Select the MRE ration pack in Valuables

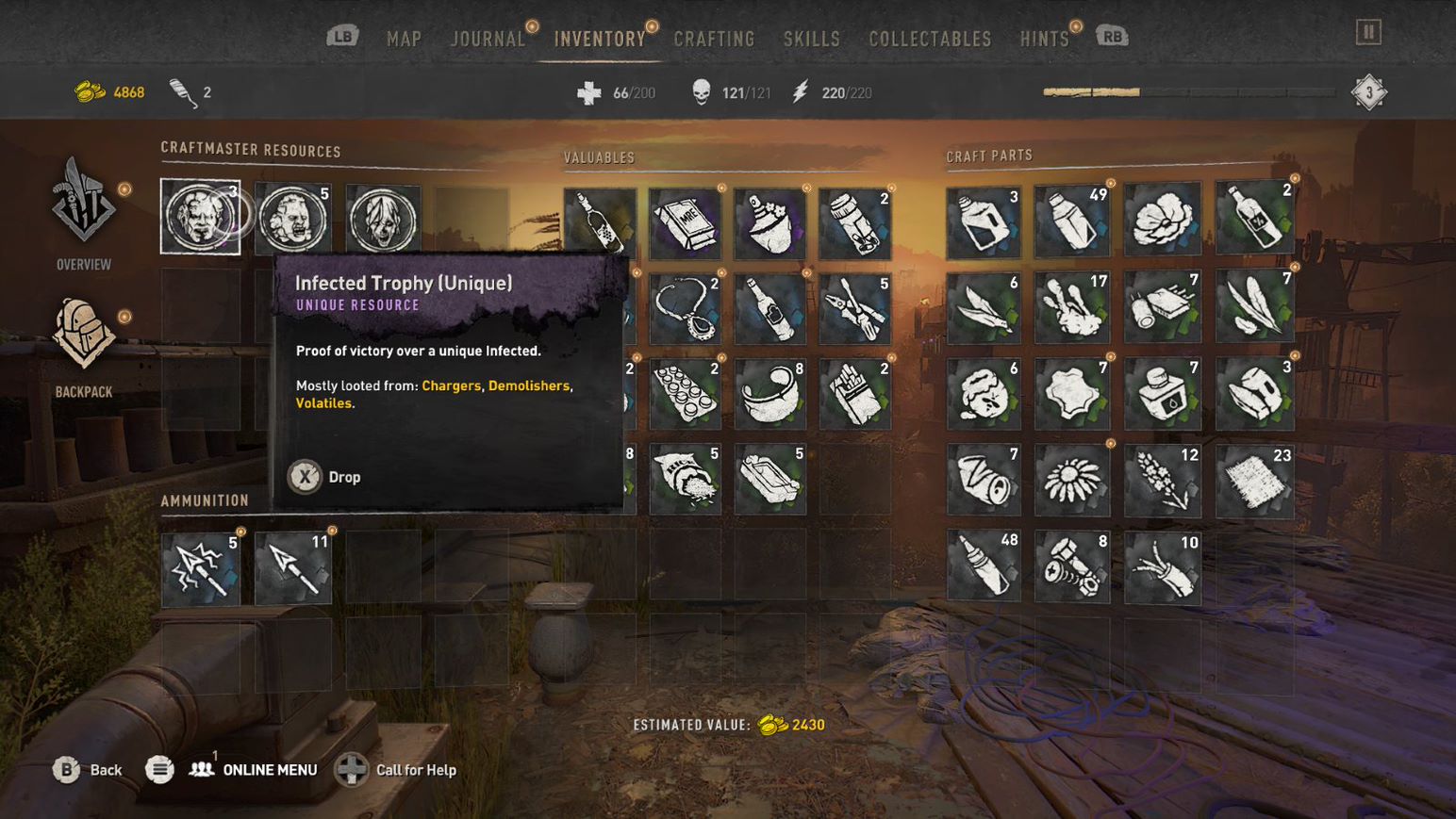point(684,223)
